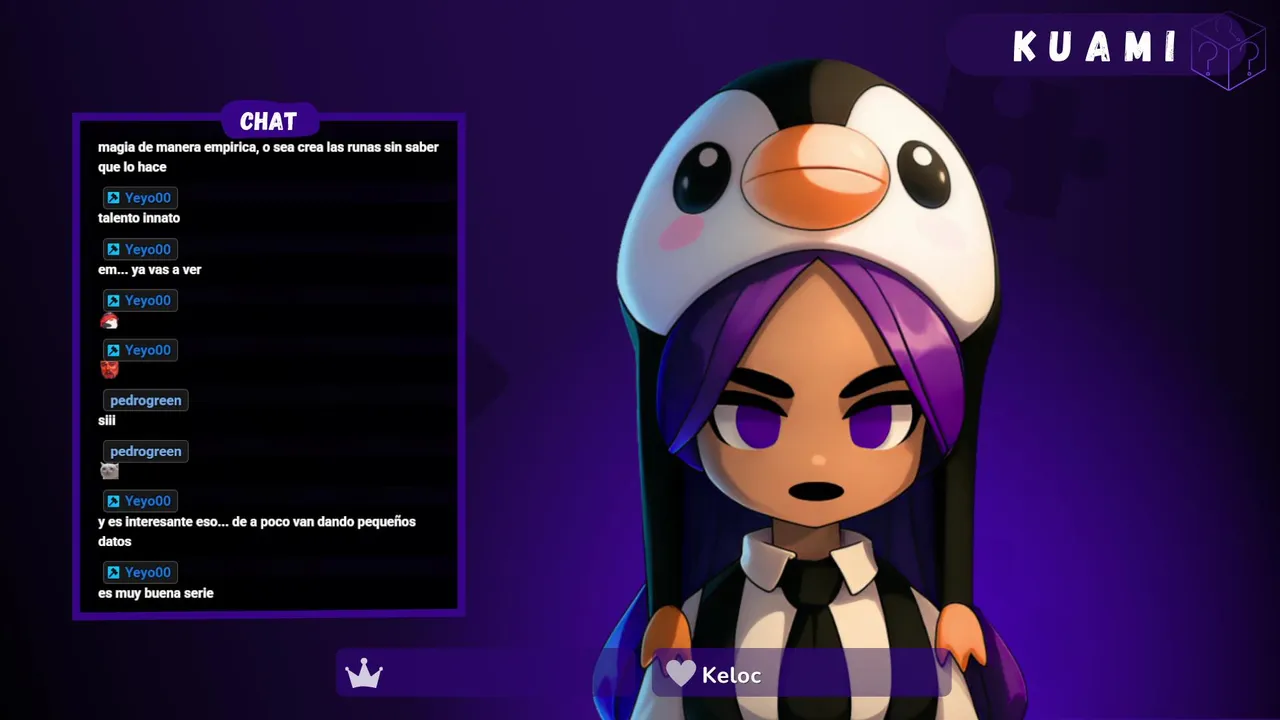Click the crown icon in bottom bar

click(364, 674)
